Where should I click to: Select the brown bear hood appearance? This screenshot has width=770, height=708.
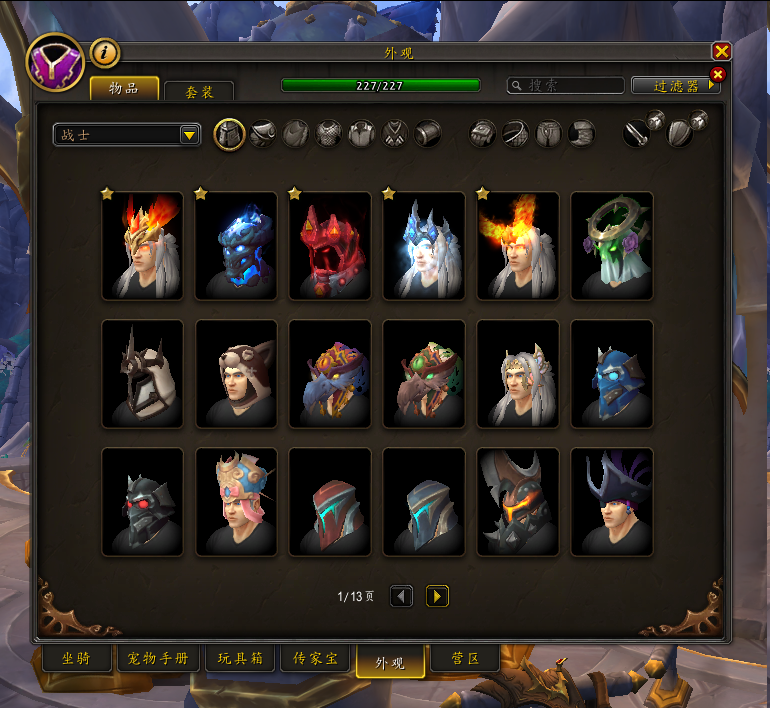tap(236, 374)
